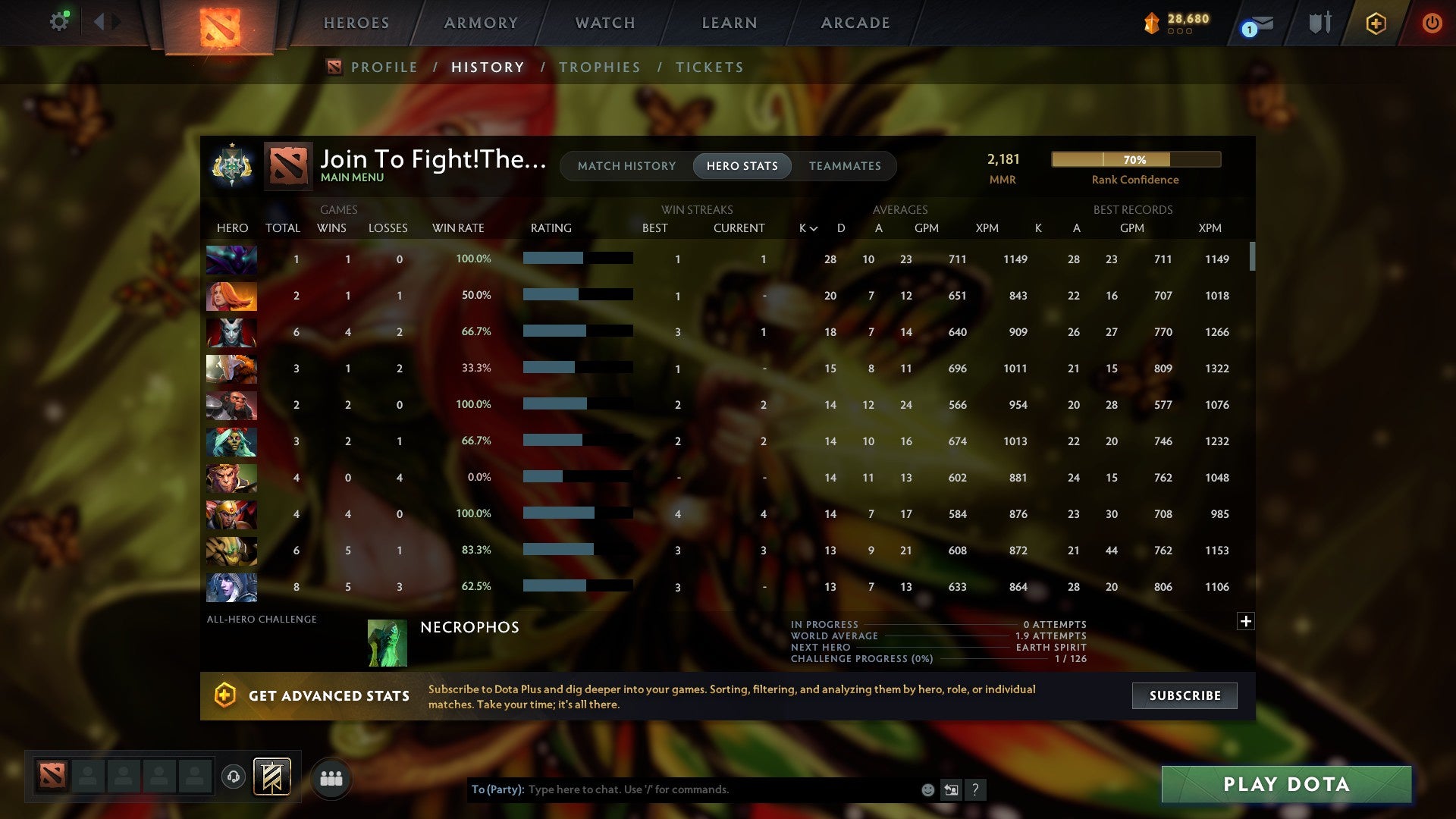
Task: Open the settings gear menu
Action: coord(59,21)
